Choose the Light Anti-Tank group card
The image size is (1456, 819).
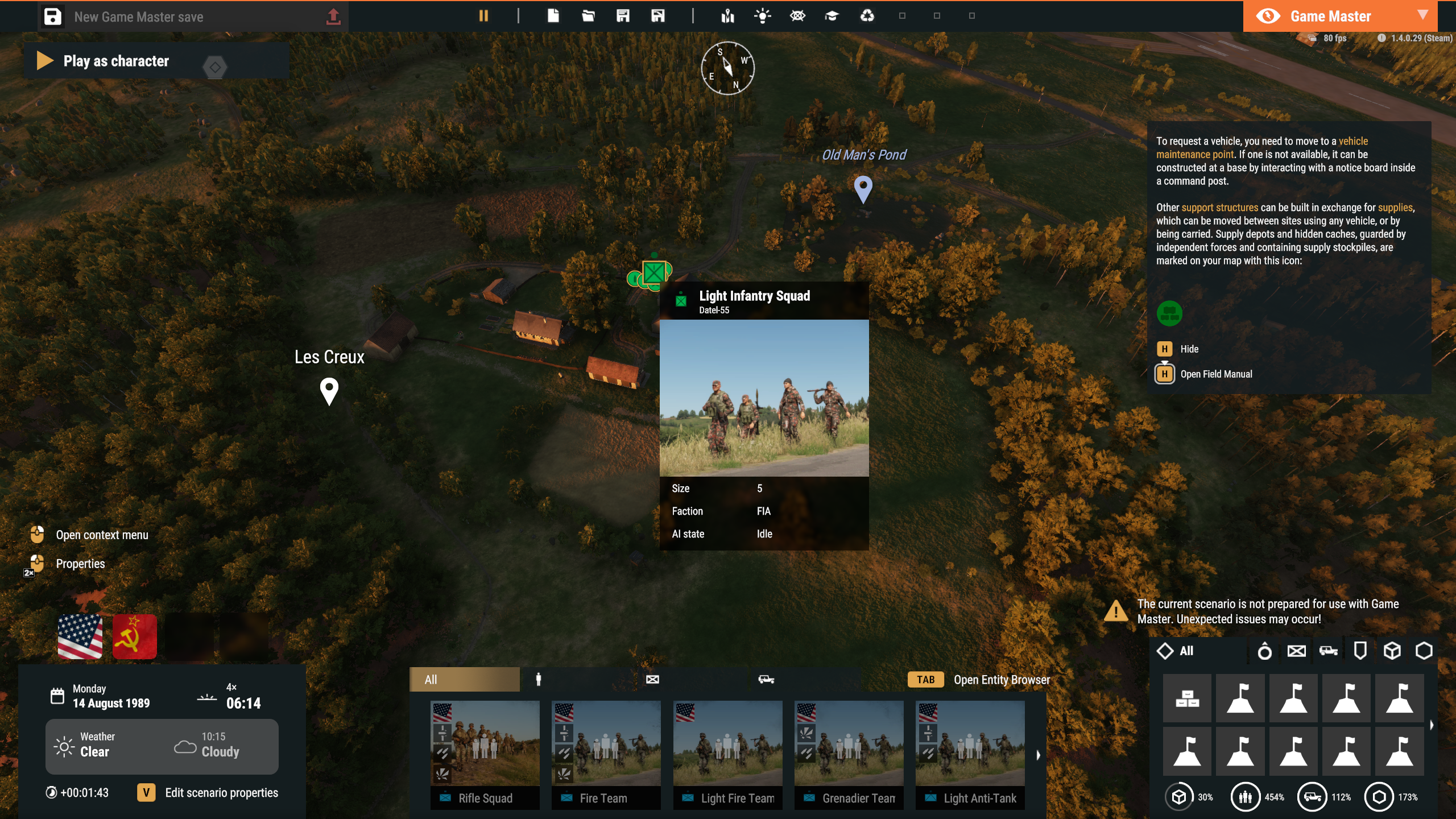click(x=970, y=754)
